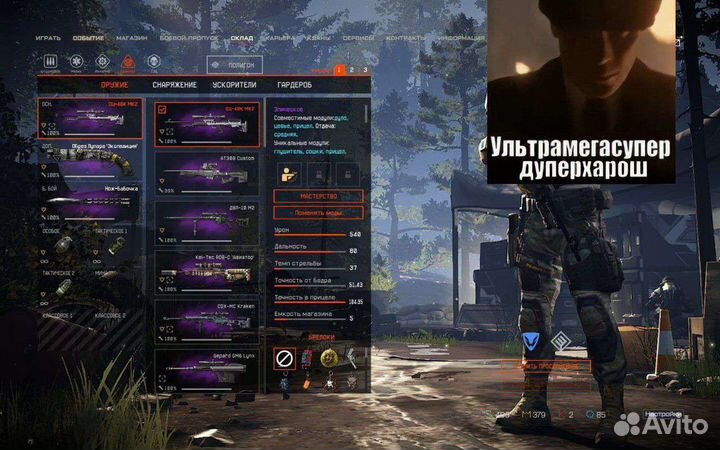Open the МАГАЗИН shop menu

click(x=130, y=37)
